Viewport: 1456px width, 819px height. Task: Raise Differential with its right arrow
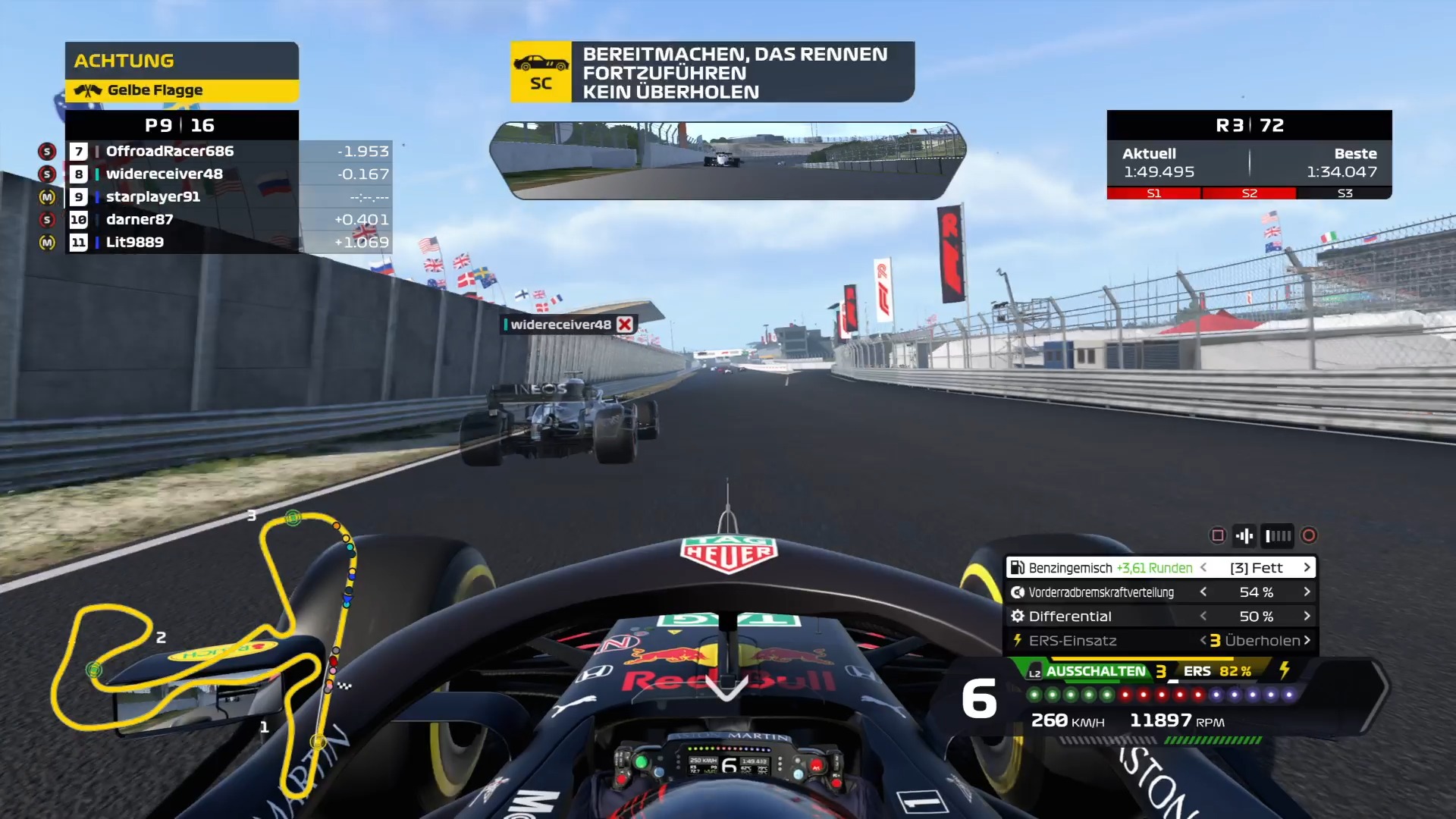[x=1307, y=616]
